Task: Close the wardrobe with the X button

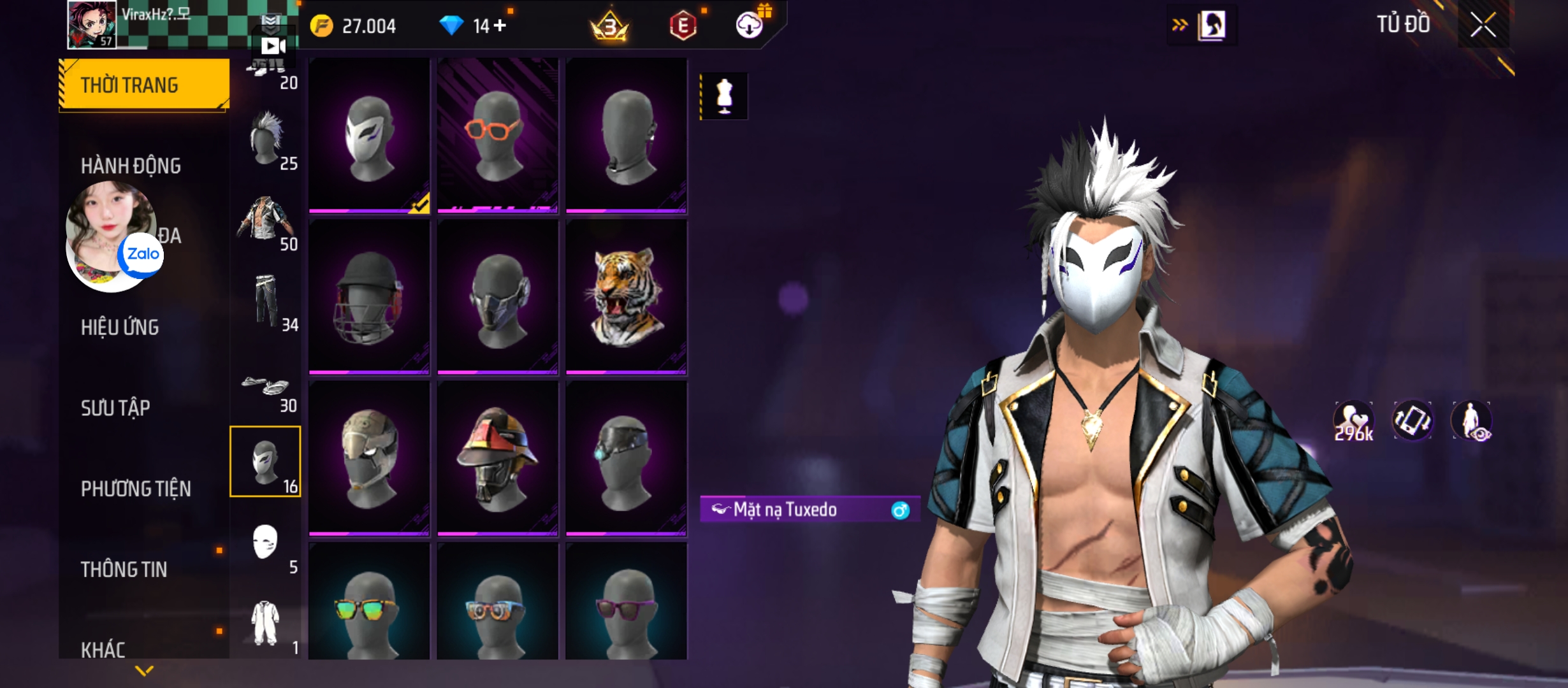Action: click(1483, 26)
